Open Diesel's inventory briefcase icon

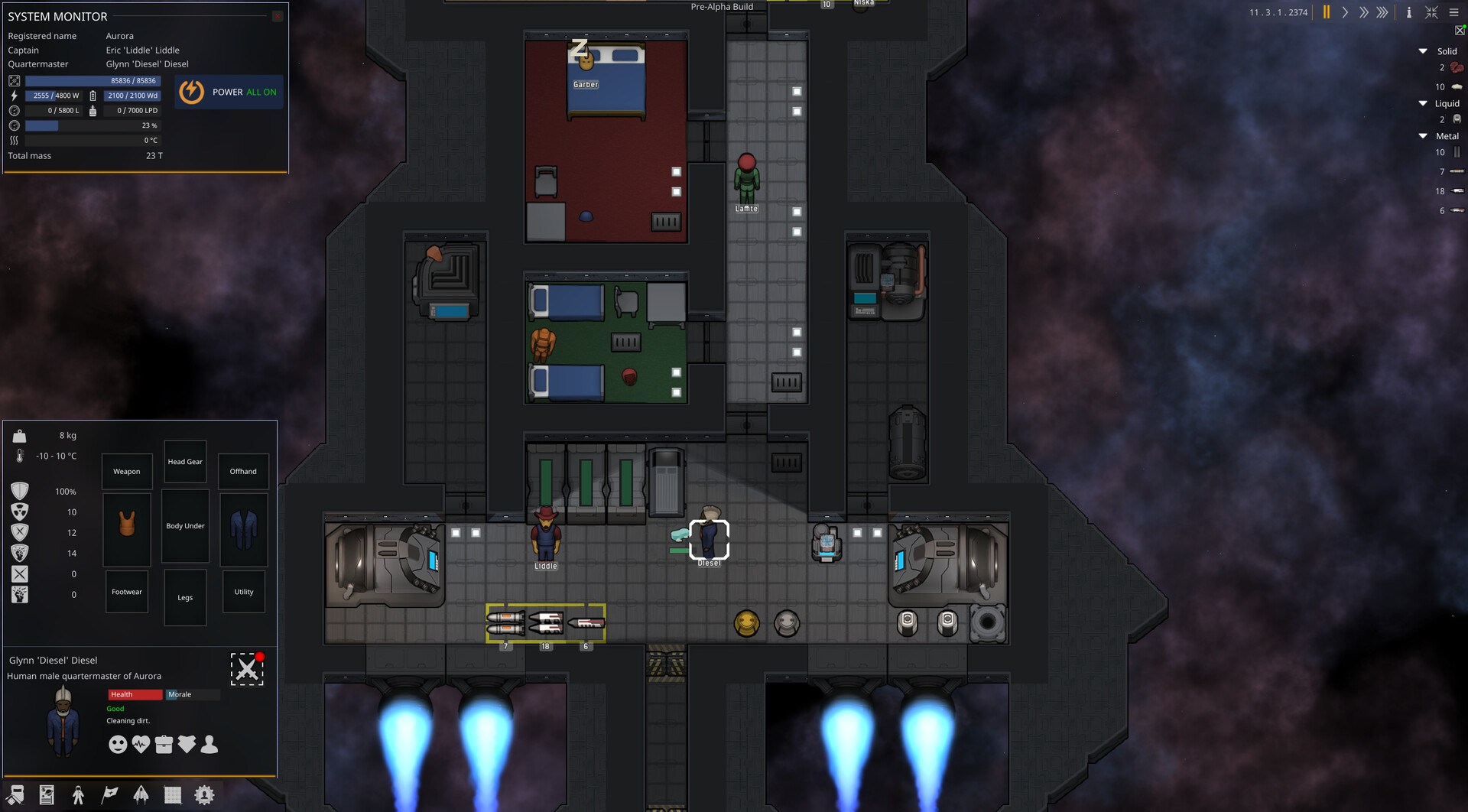pyautogui.click(x=164, y=745)
